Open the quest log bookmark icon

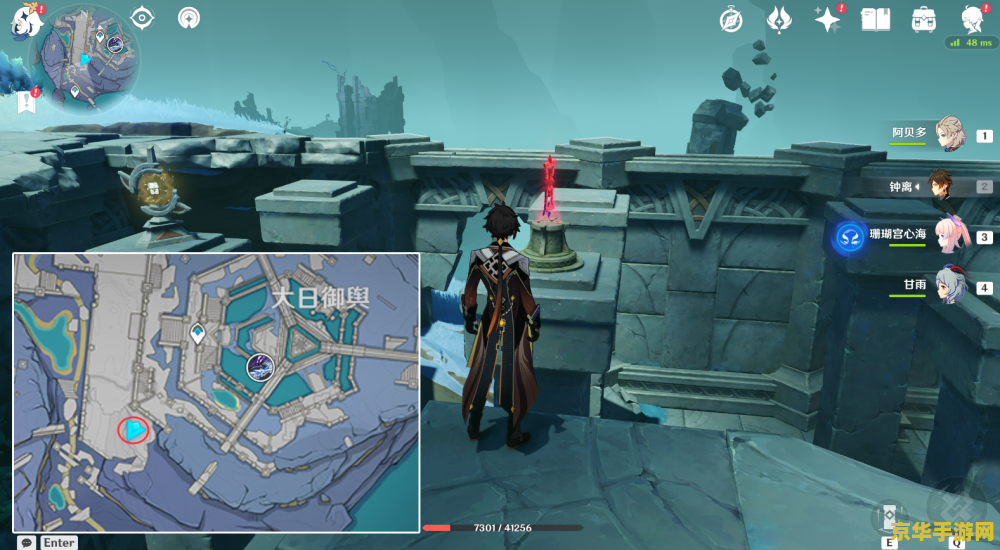[x=26, y=100]
